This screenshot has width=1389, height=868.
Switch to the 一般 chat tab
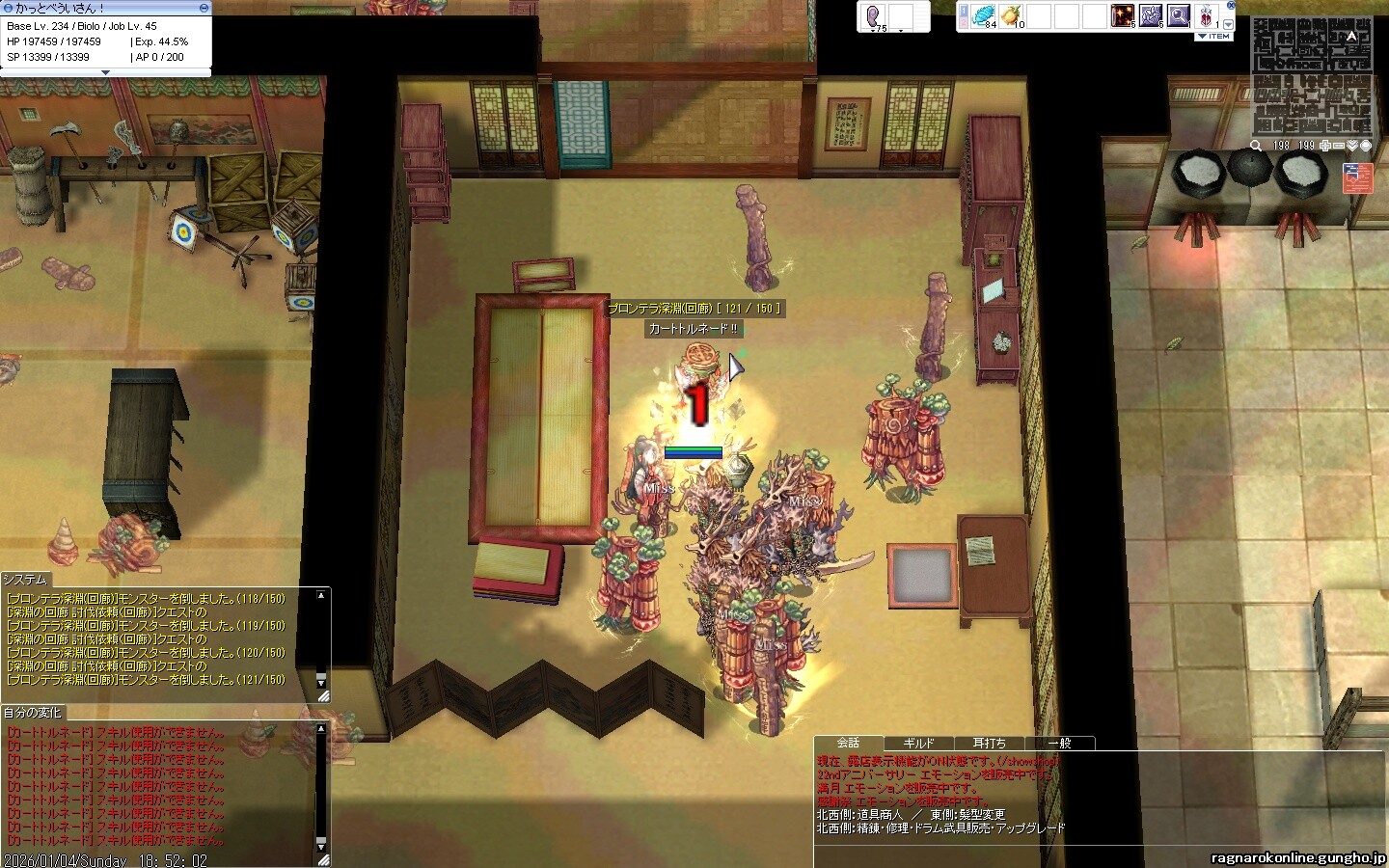[x=1059, y=744]
